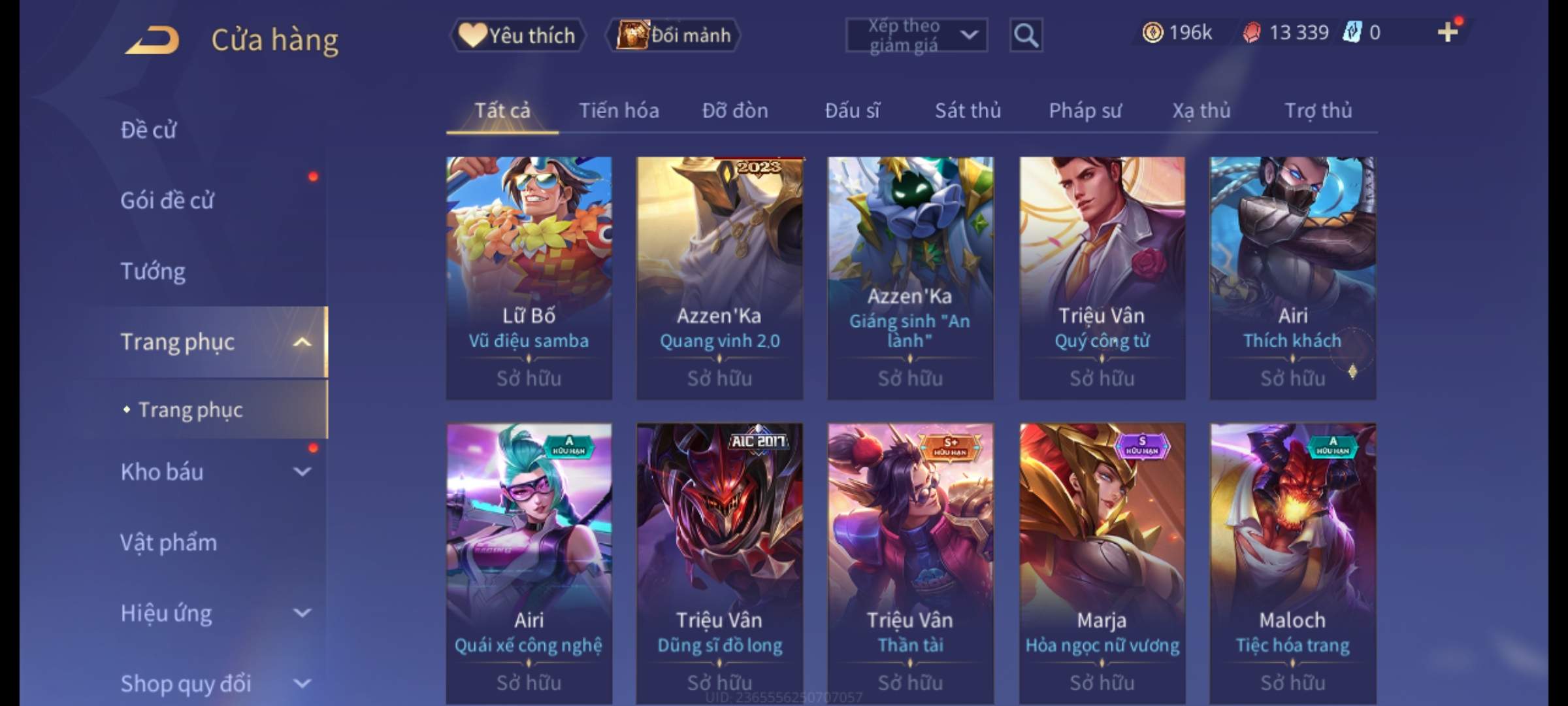Open the Yêu thích favorites list
This screenshot has width=1568, height=706.
[517, 35]
